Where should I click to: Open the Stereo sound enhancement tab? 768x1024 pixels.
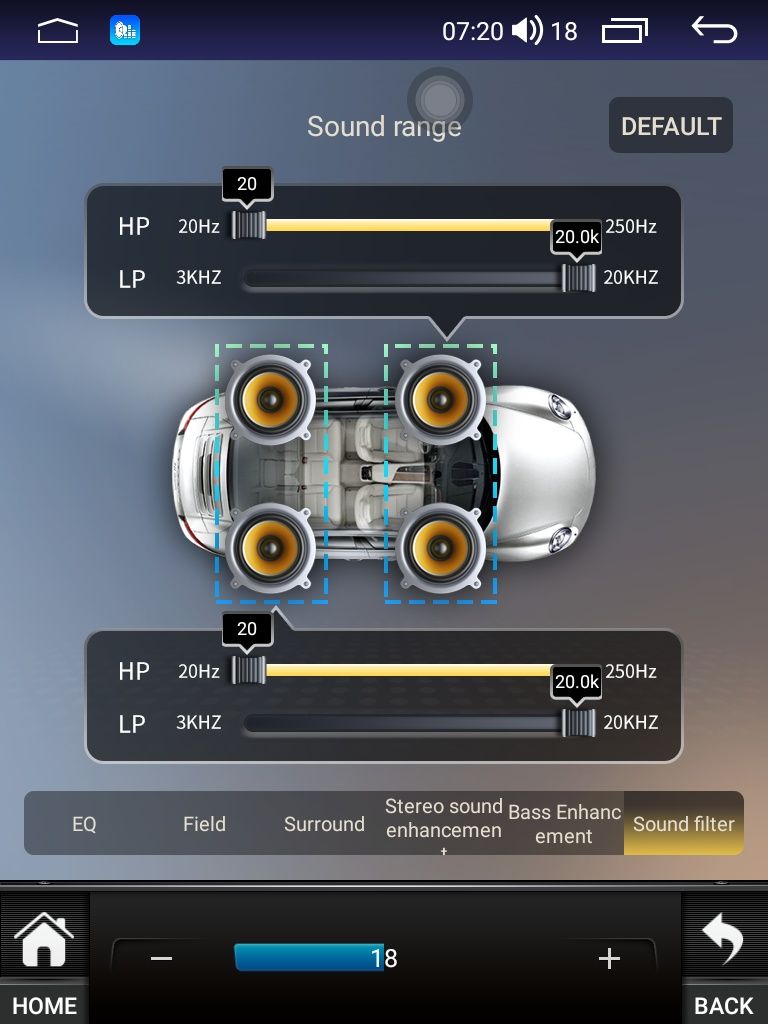pyautogui.click(x=444, y=820)
